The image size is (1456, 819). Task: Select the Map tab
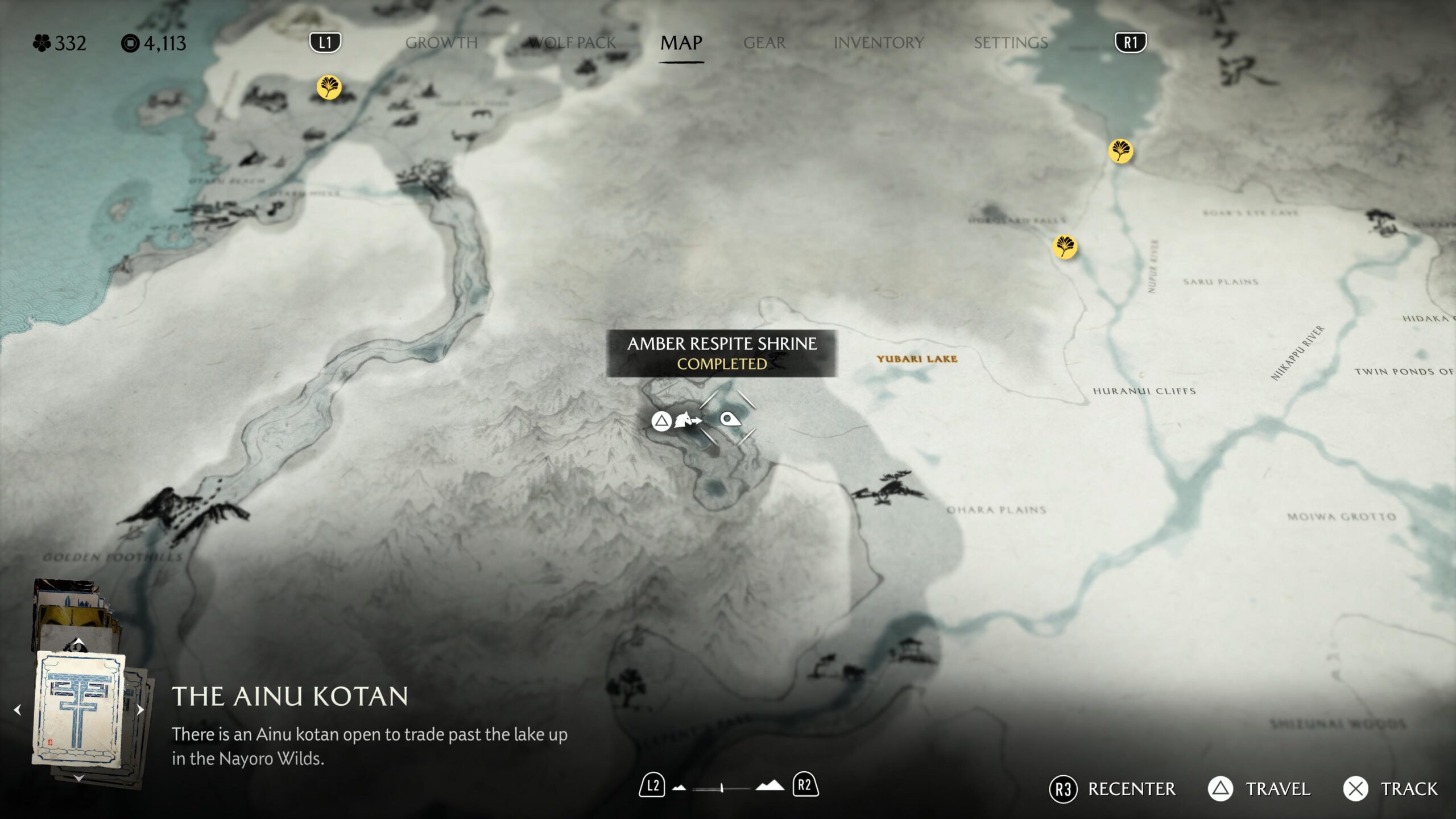point(681,43)
